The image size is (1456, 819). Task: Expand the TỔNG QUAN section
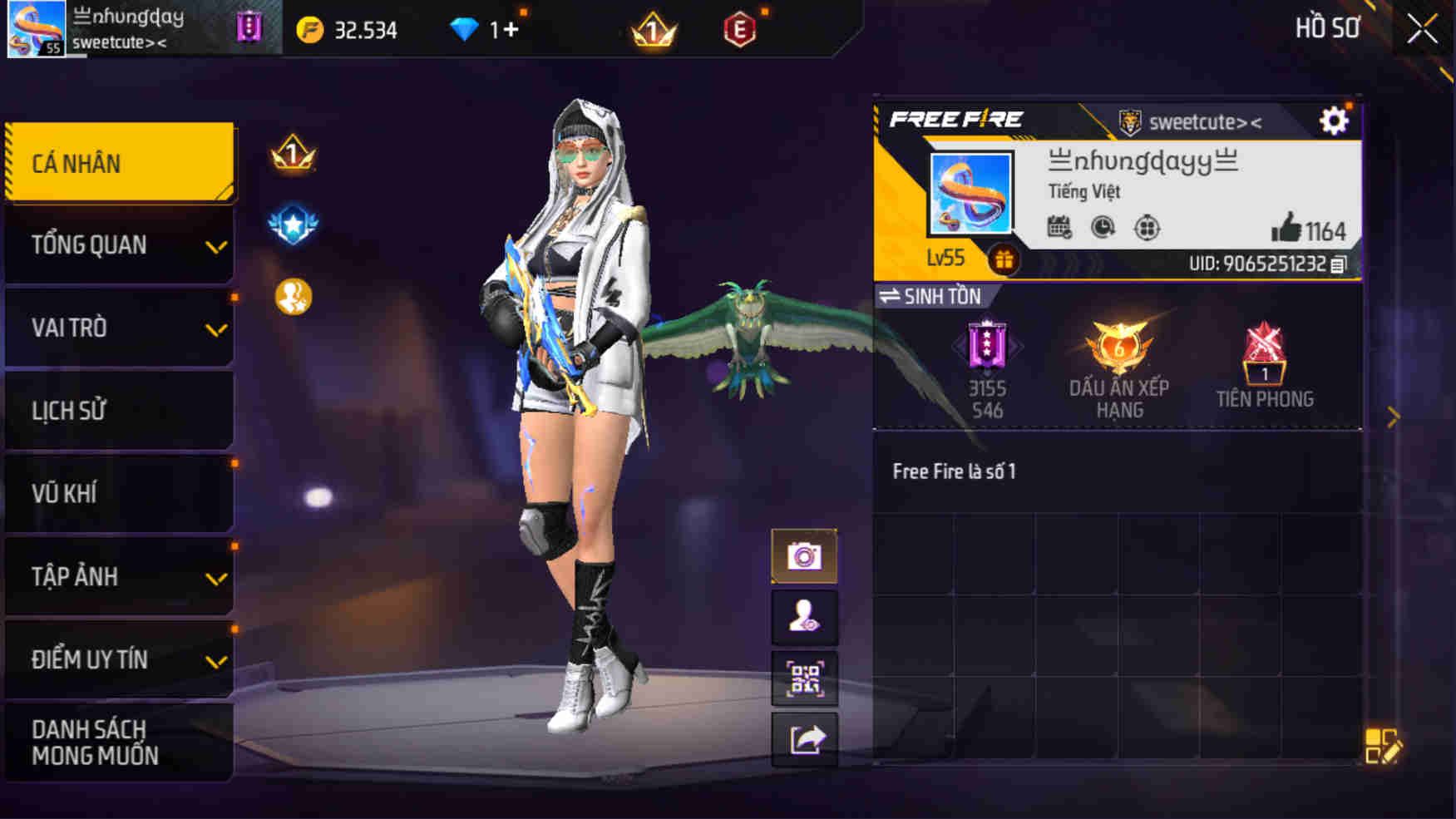coord(118,245)
